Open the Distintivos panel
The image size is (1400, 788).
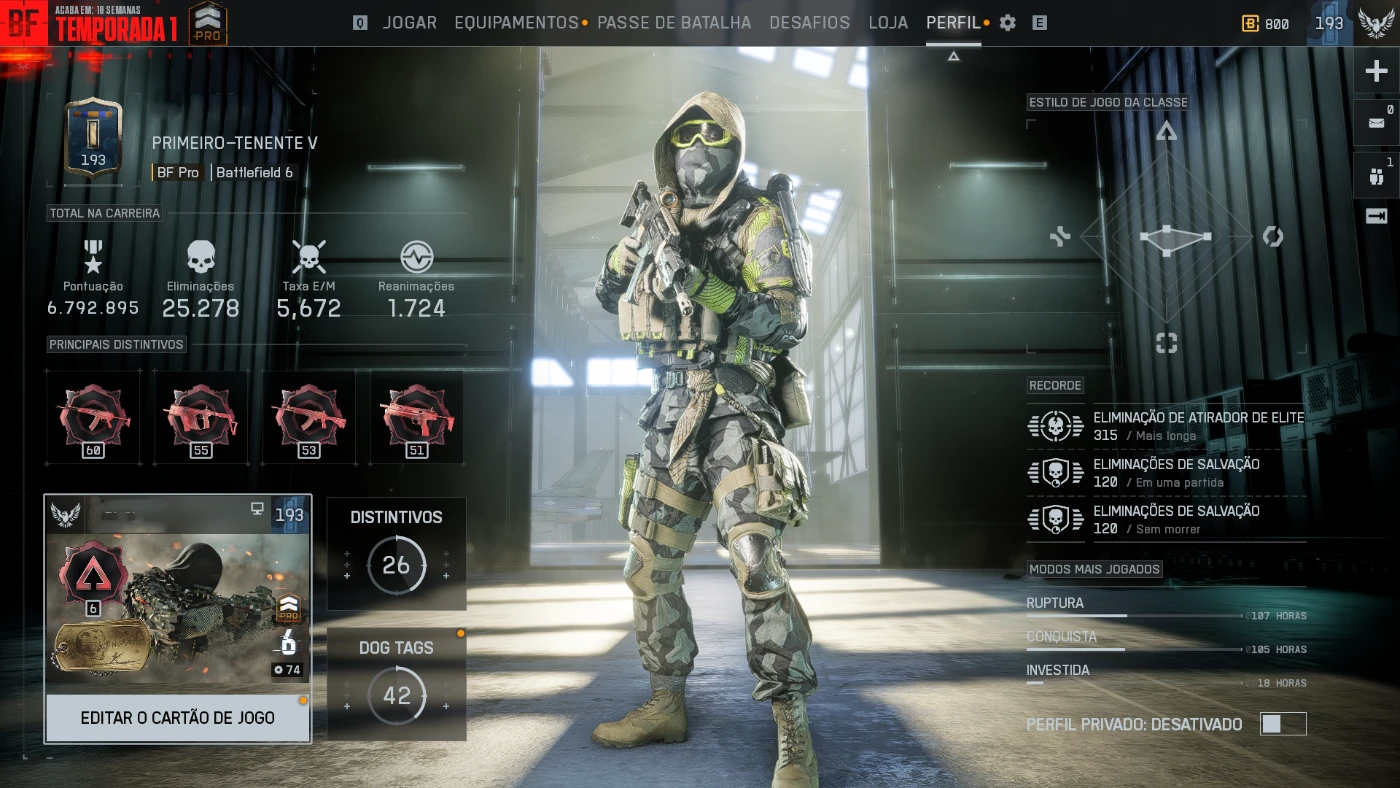click(396, 554)
